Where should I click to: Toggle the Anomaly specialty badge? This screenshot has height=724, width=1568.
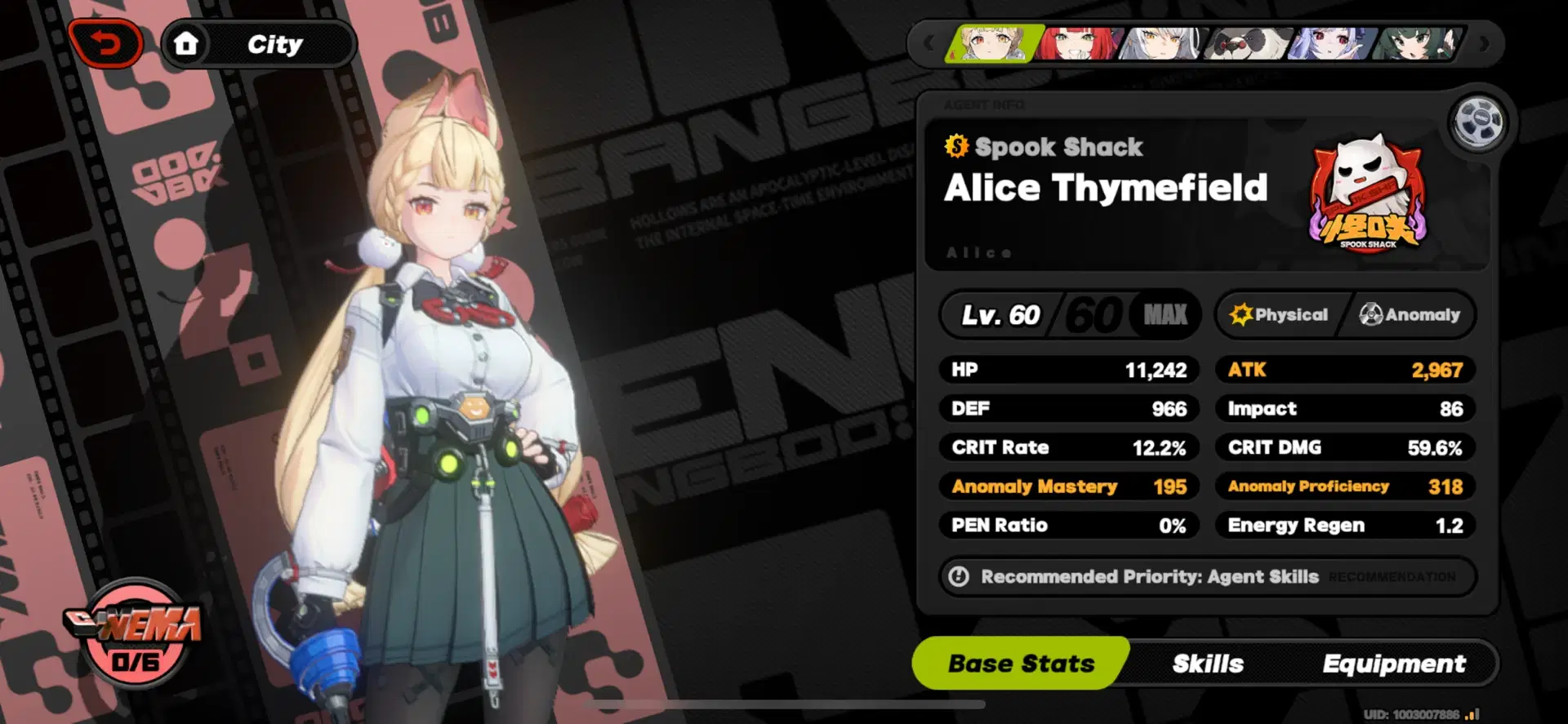coord(1410,315)
